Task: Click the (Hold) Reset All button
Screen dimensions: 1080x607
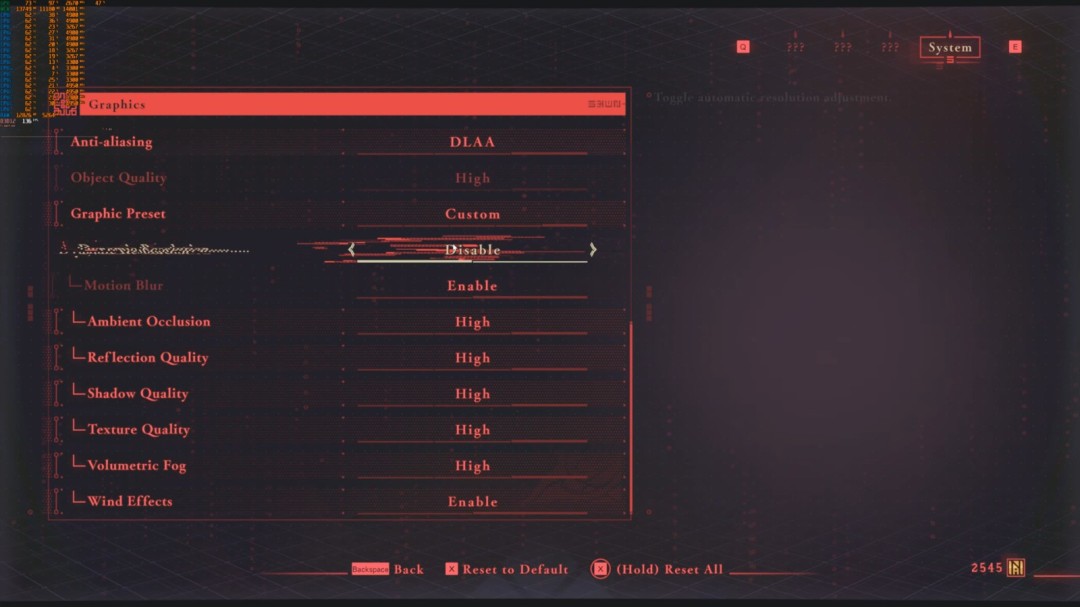Action: (668, 570)
